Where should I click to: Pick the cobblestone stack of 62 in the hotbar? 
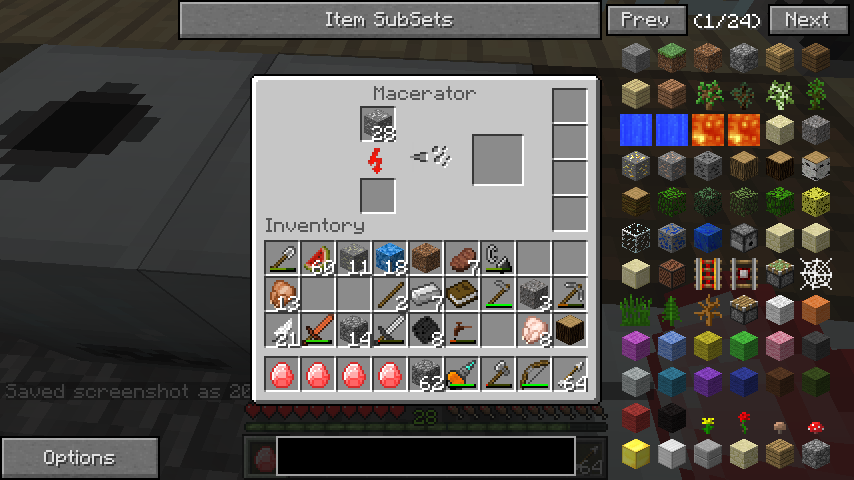426,375
